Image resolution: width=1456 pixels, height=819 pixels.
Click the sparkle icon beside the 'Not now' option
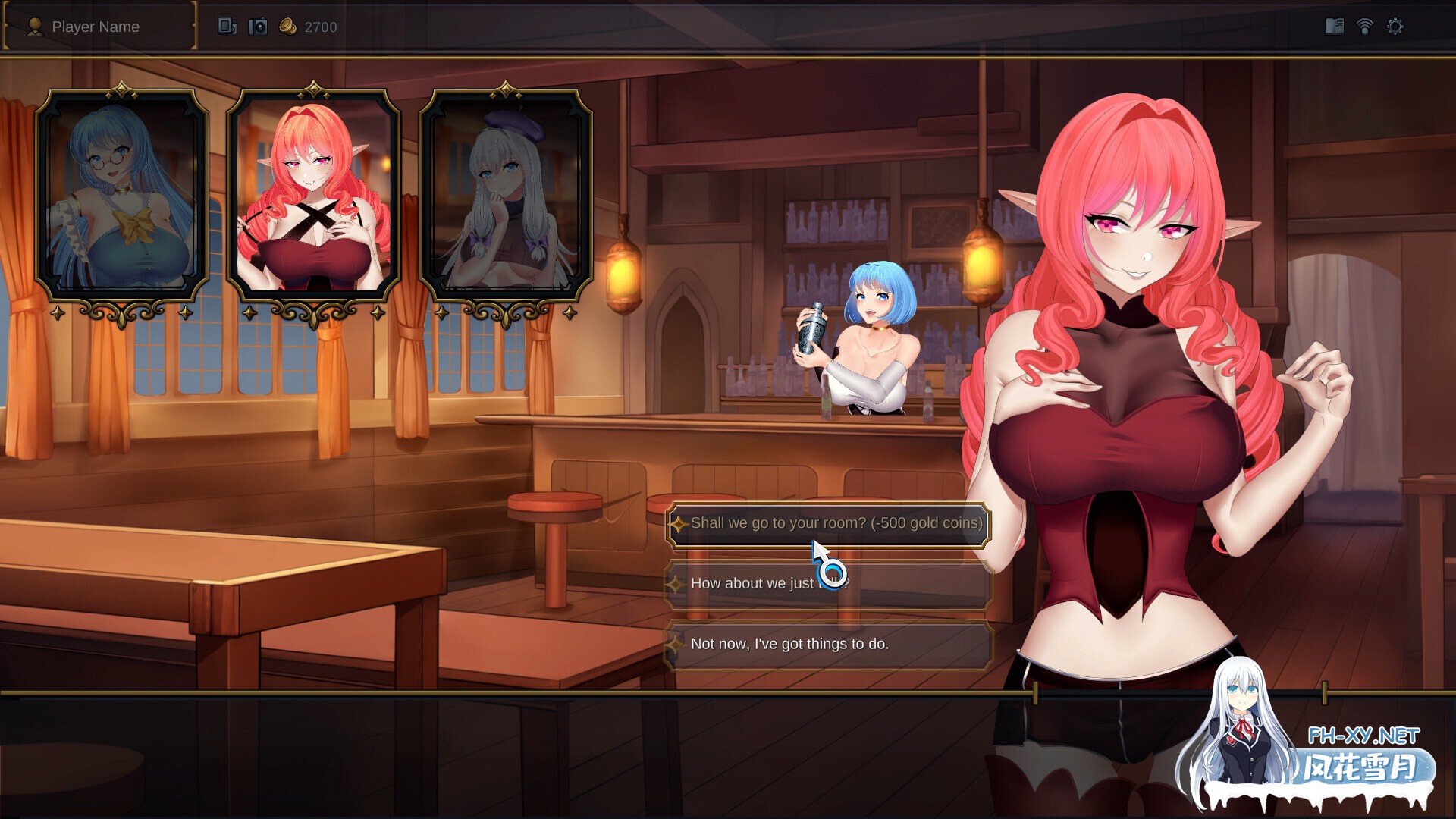coord(677,643)
